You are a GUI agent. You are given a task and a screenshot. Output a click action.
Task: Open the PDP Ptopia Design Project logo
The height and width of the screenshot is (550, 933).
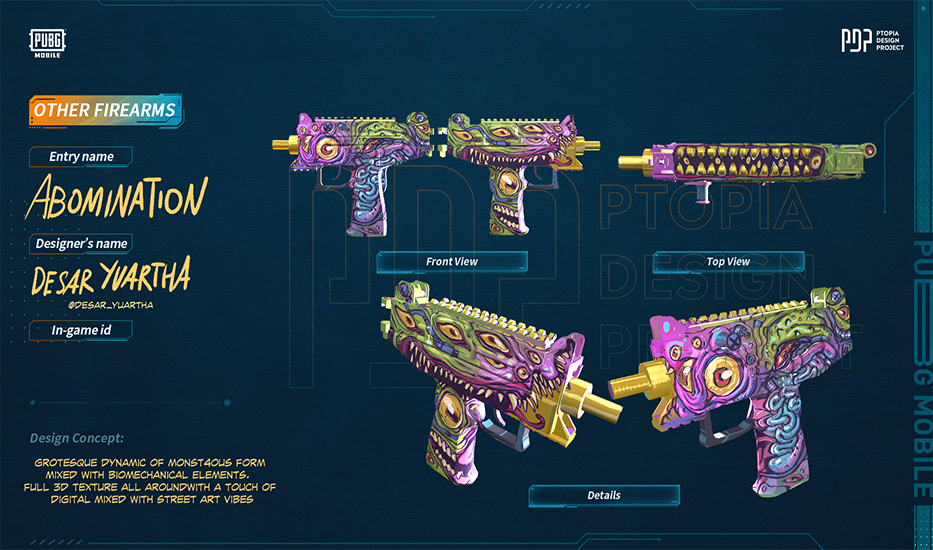[x=872, y=42]
